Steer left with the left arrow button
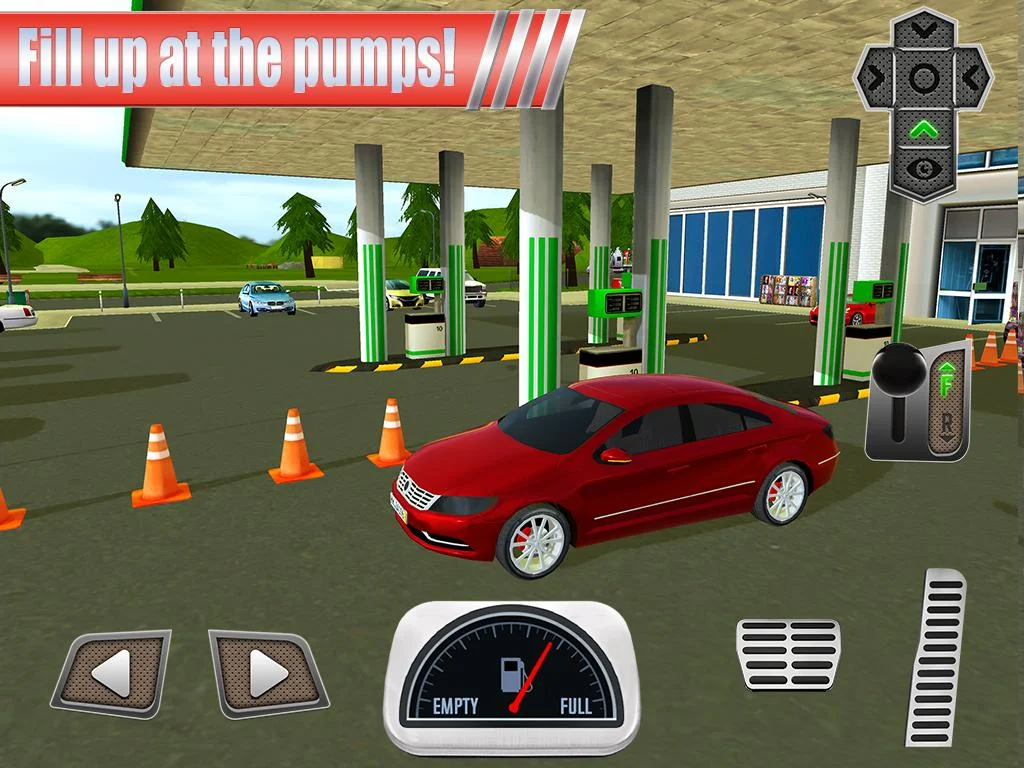The width and height of the screenshot is (1024, 768). coord(112,673)
